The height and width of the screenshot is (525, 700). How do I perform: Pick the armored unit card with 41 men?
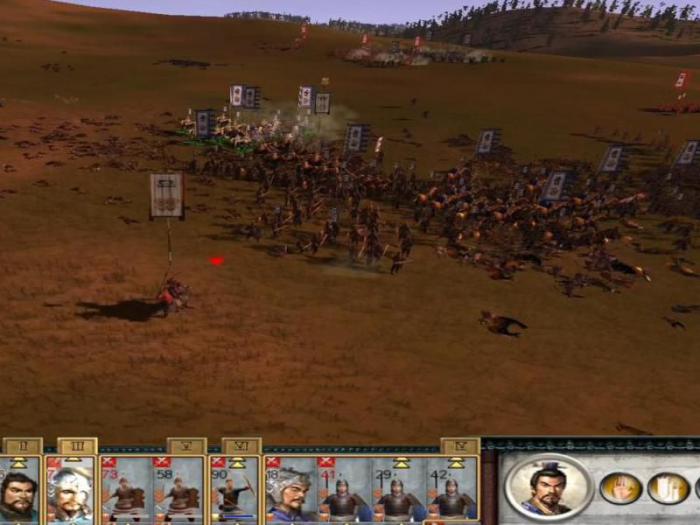click(343, 490)
